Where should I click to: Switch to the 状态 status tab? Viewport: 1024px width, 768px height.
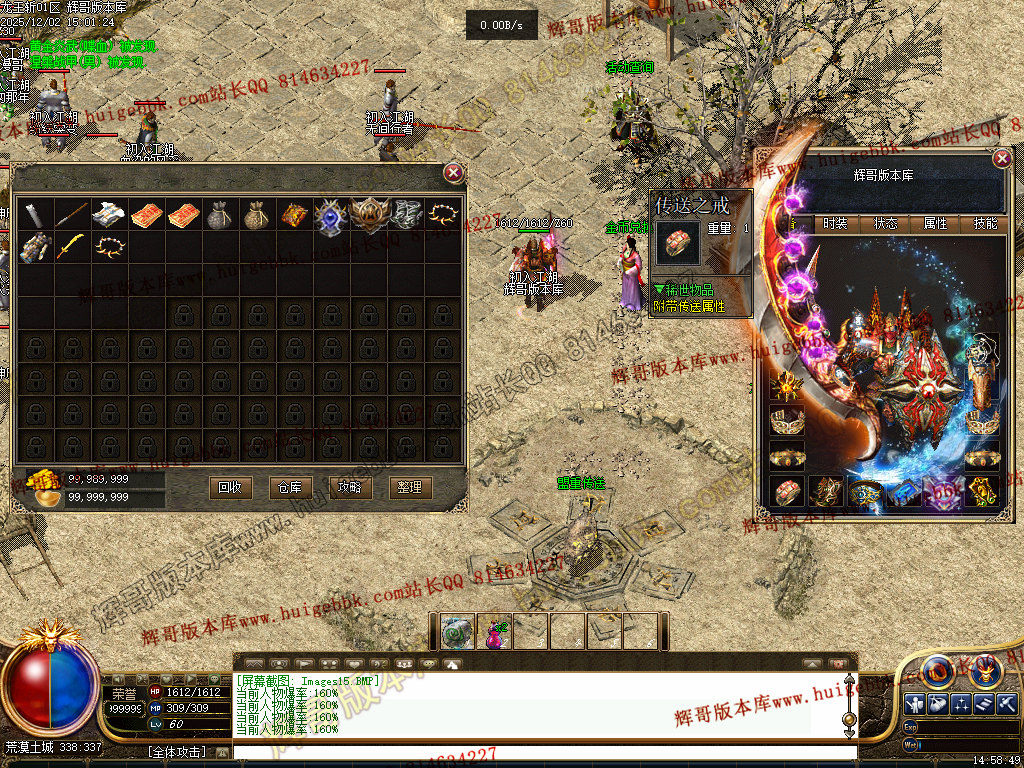(x=886, y=224)
